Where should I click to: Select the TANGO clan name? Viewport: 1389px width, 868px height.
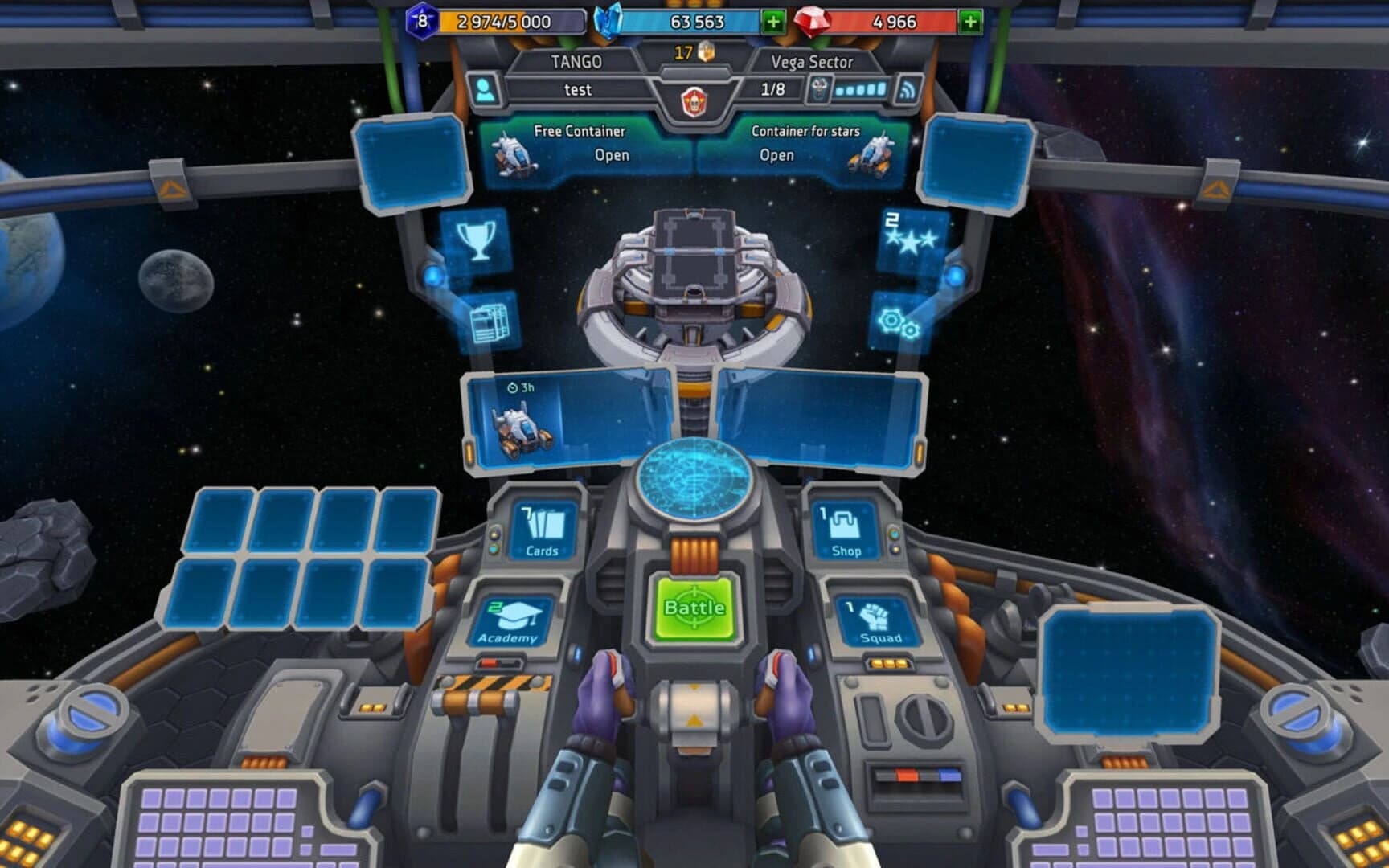point(578,60)
